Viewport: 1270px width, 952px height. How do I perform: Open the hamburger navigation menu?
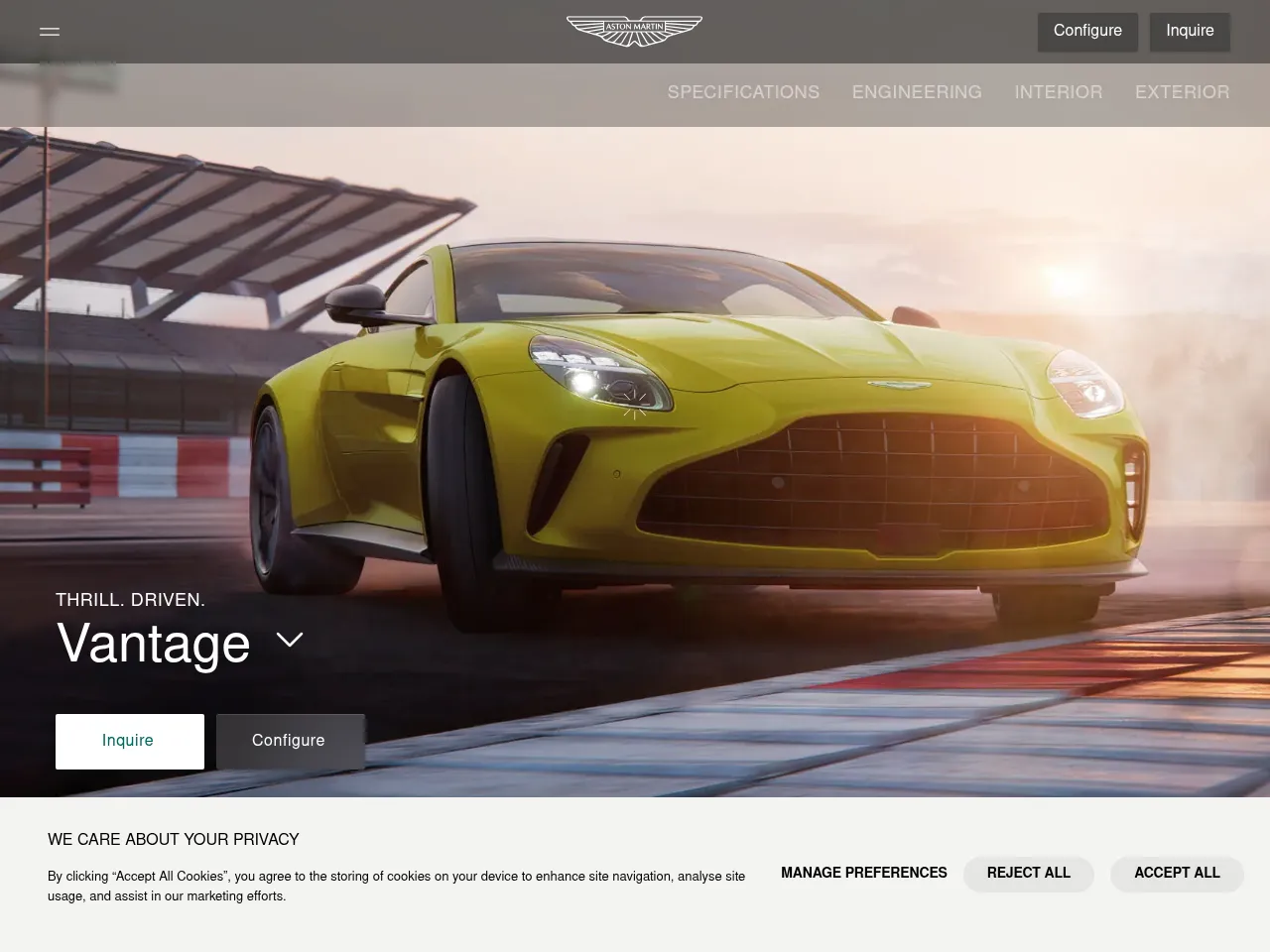pos(49,31)
